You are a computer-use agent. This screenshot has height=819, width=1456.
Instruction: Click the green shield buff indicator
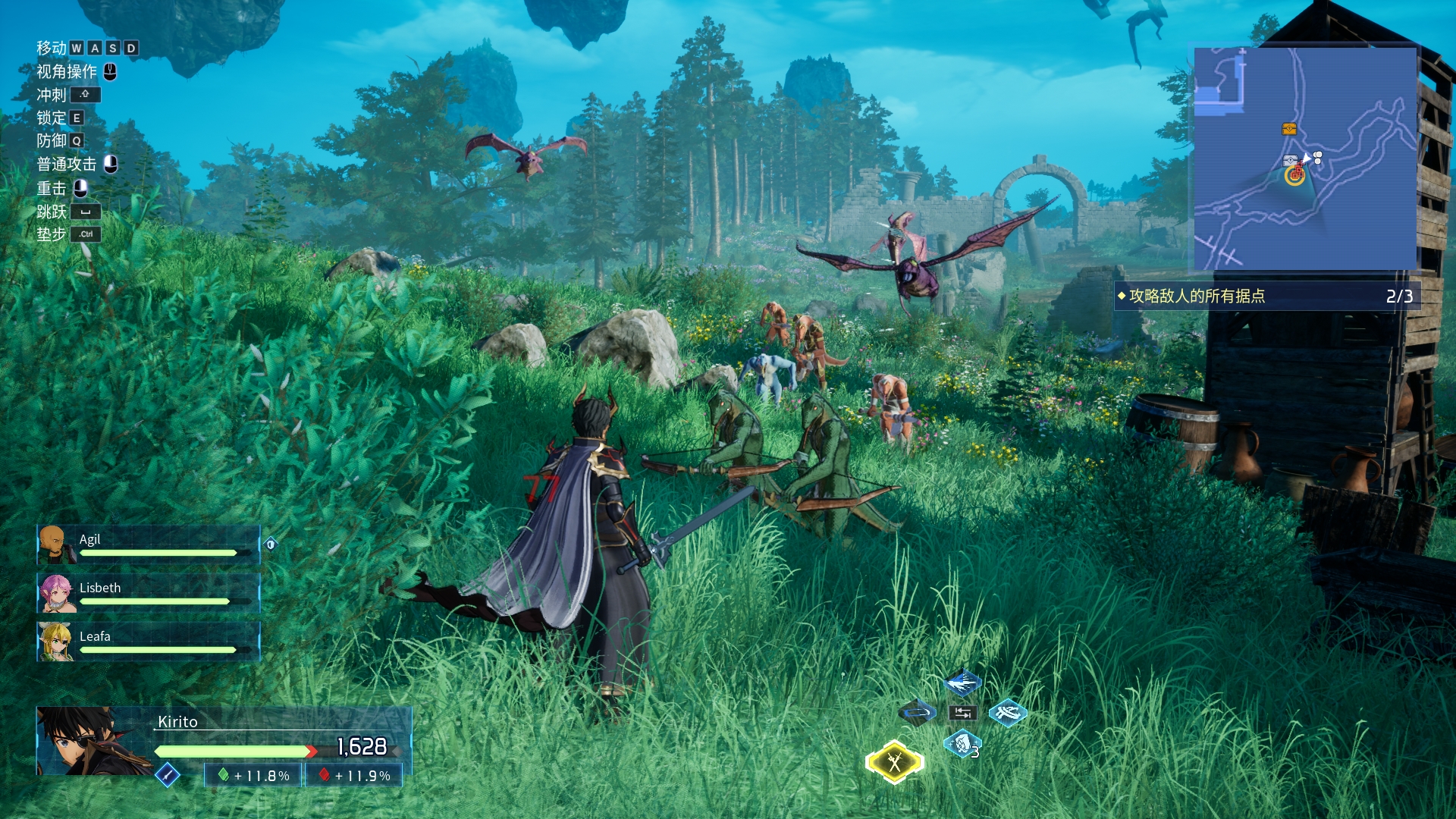tap(254, 775)
